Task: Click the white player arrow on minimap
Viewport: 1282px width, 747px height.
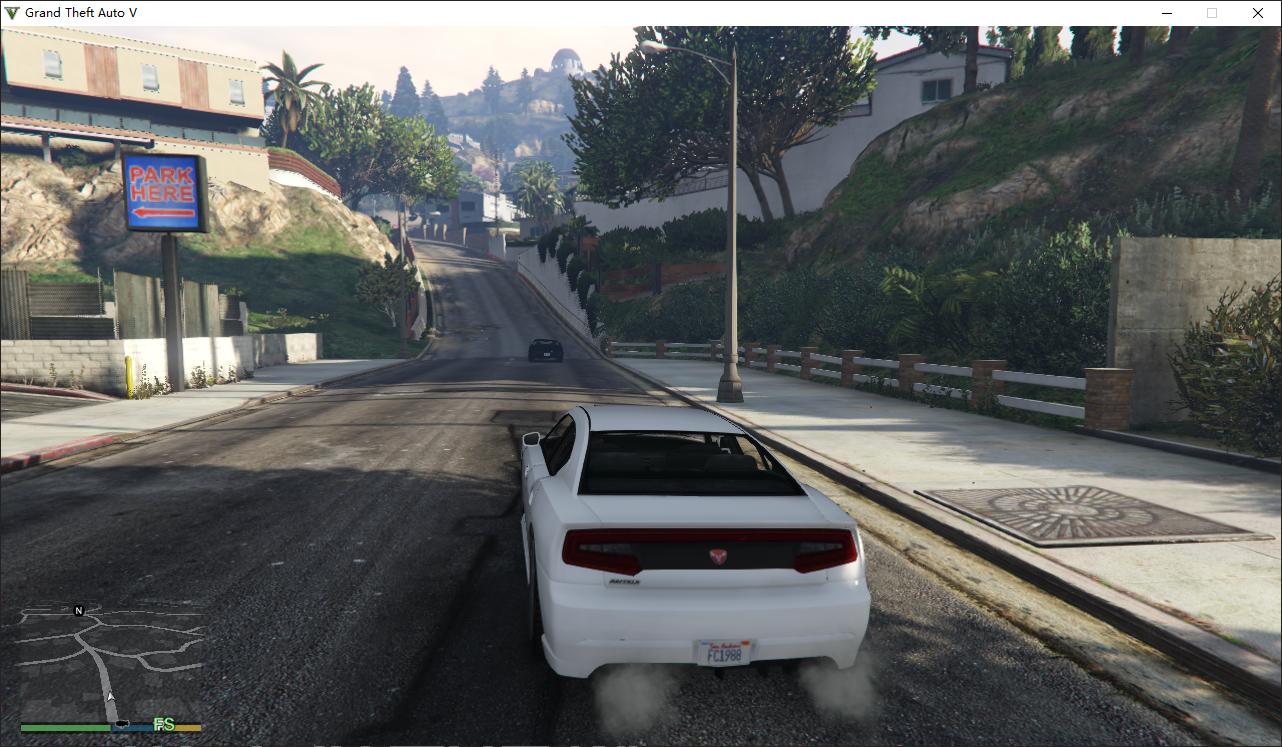Action: click(111, 696)
